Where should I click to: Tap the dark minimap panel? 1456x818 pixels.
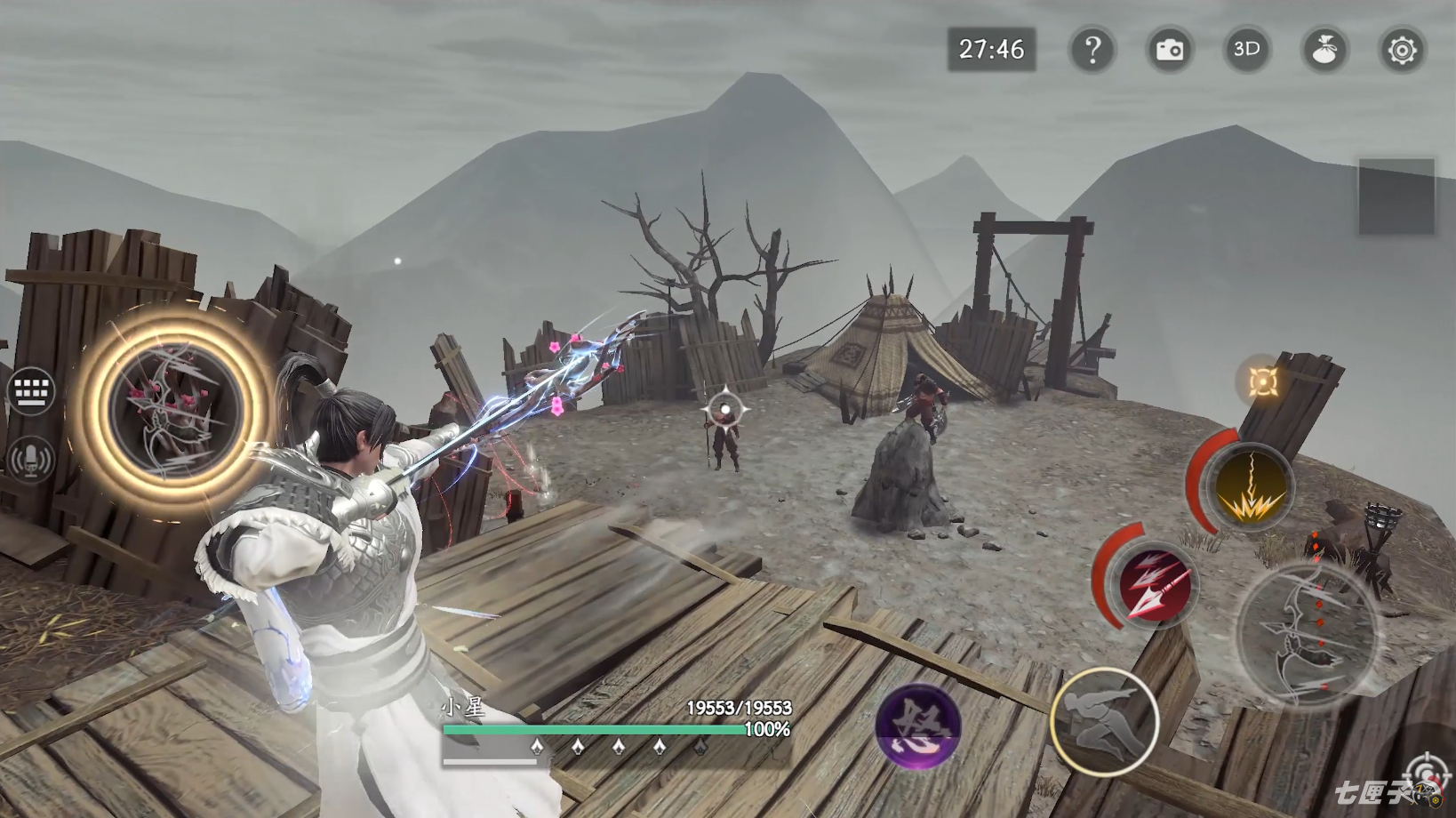pos(1396,196)
